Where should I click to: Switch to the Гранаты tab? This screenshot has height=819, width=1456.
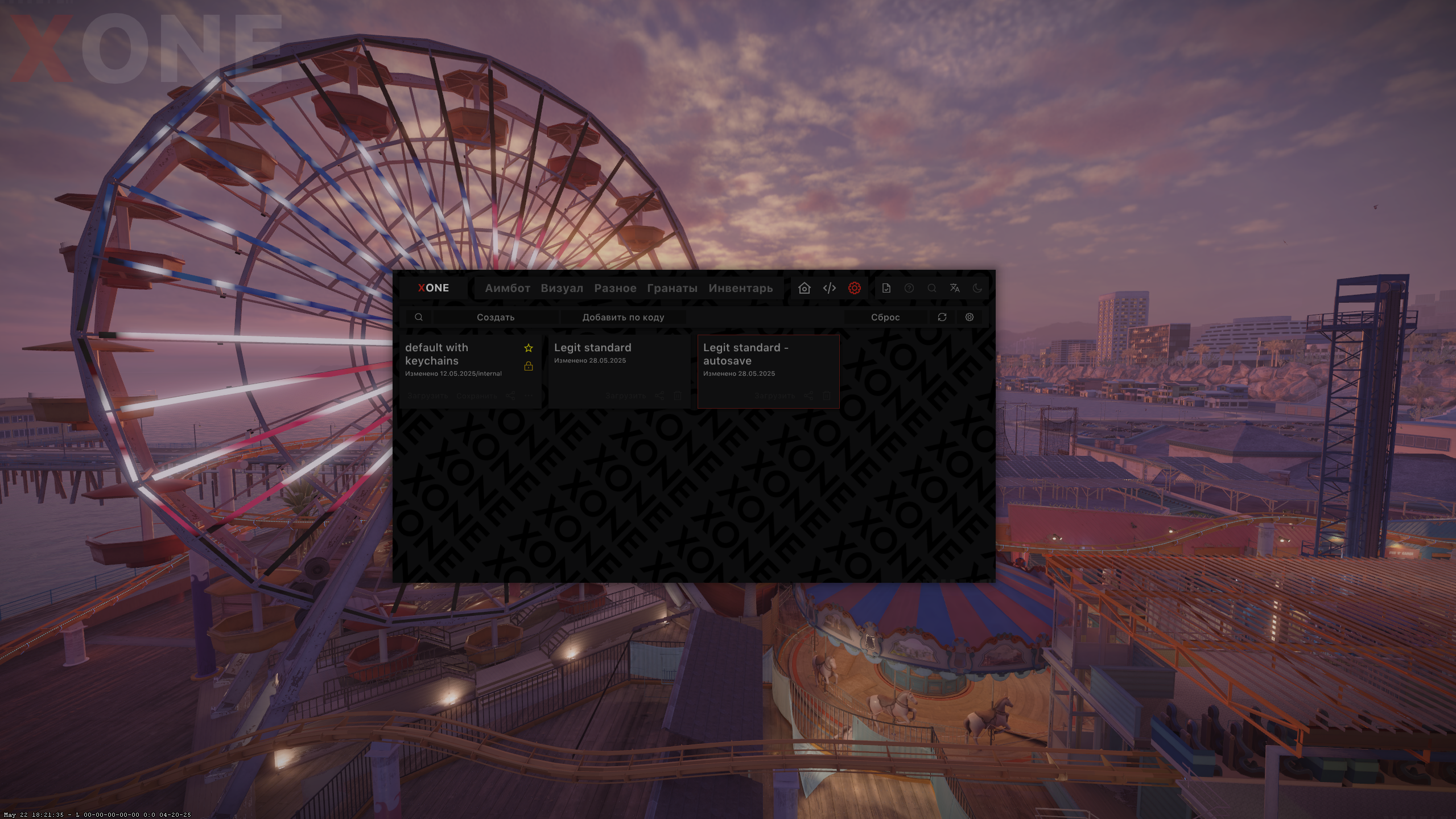click(672, 288)
